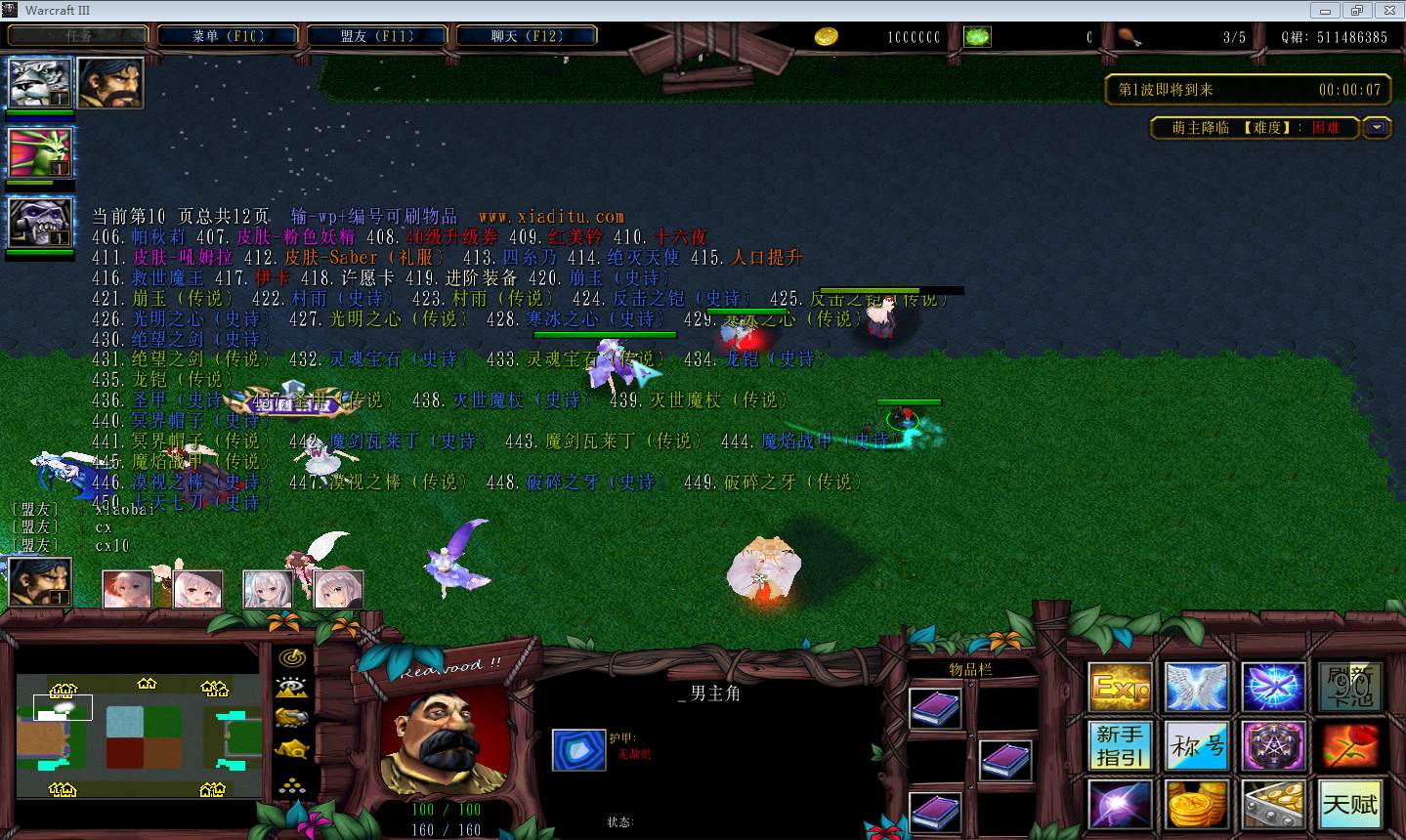Image resolution: width=1406 pixels, height=840 pixels.
Task: Open the 新手指引 newbie guide icon
Action: click(1119, 745)
